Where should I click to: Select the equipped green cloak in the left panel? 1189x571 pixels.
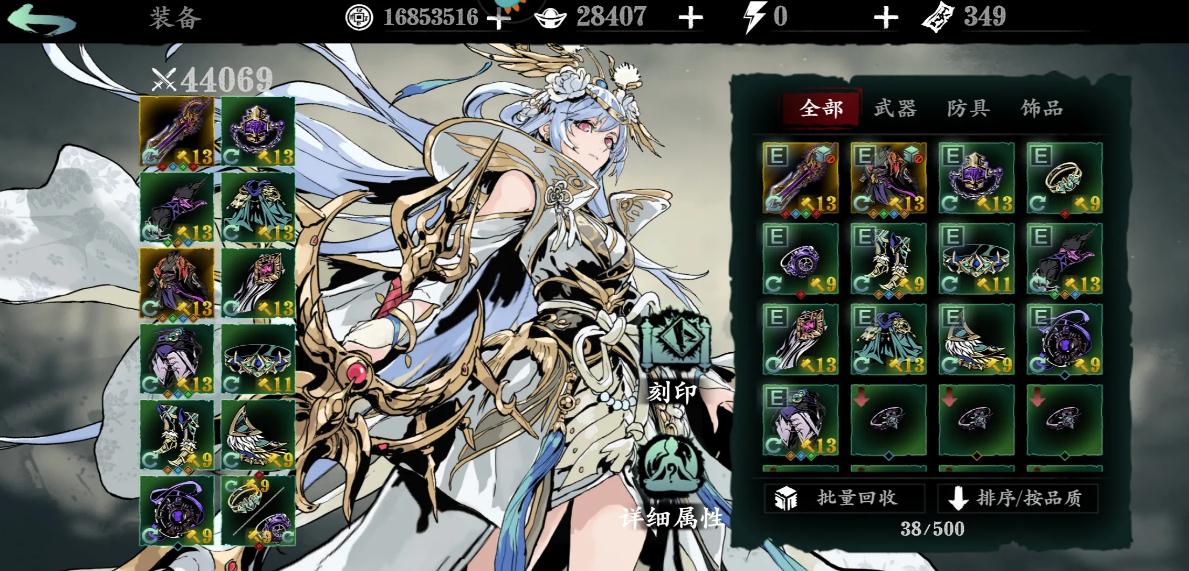tap(258, 207)
